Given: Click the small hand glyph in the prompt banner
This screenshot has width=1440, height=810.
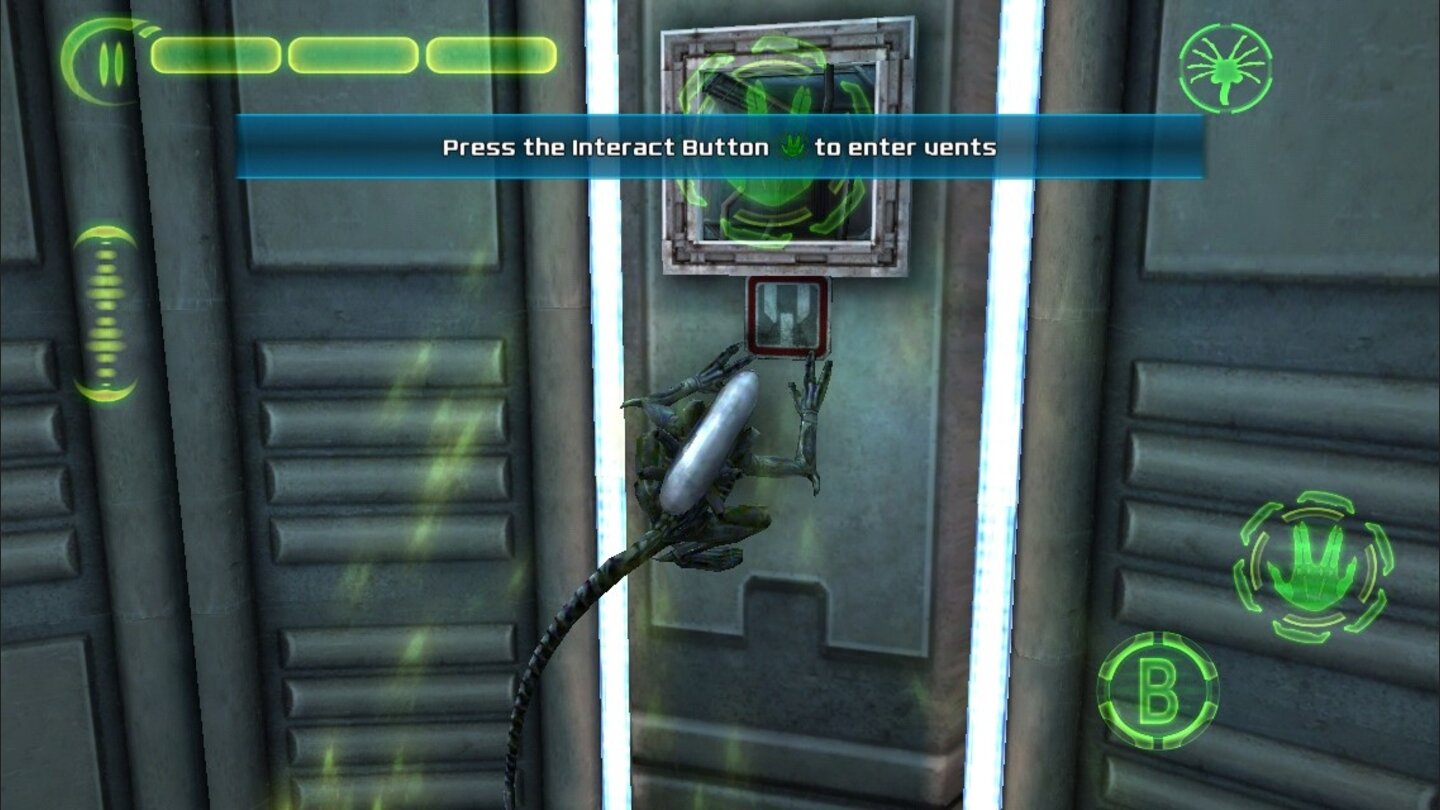Looking at the screenshot, I should (791, 147).
